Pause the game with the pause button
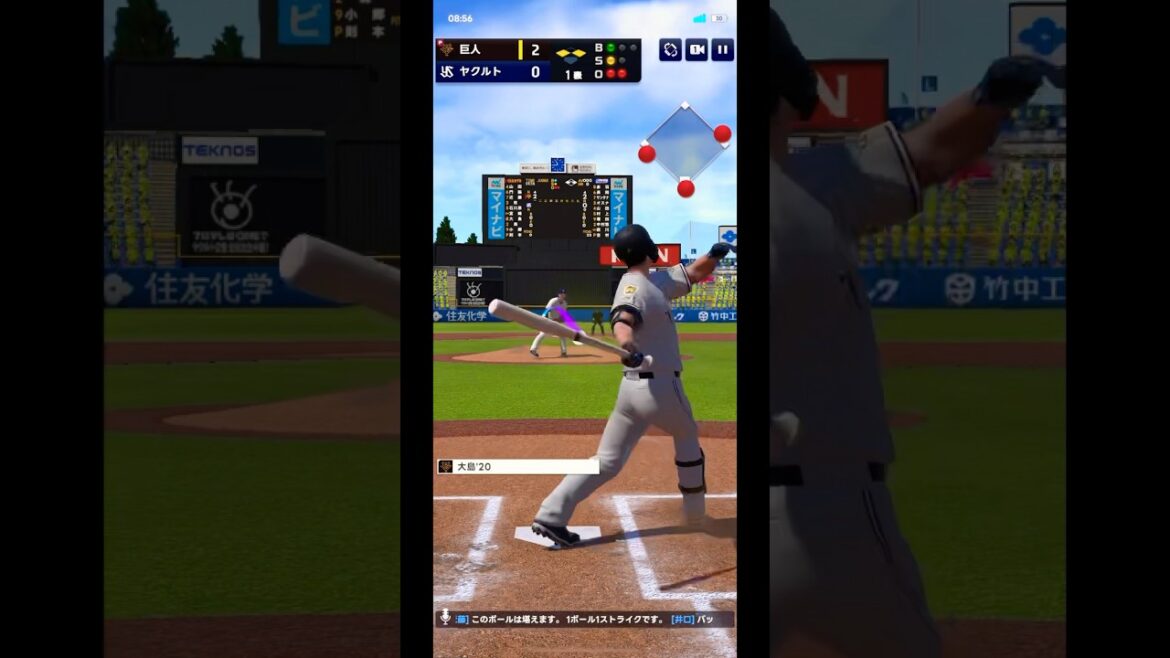 722,50
